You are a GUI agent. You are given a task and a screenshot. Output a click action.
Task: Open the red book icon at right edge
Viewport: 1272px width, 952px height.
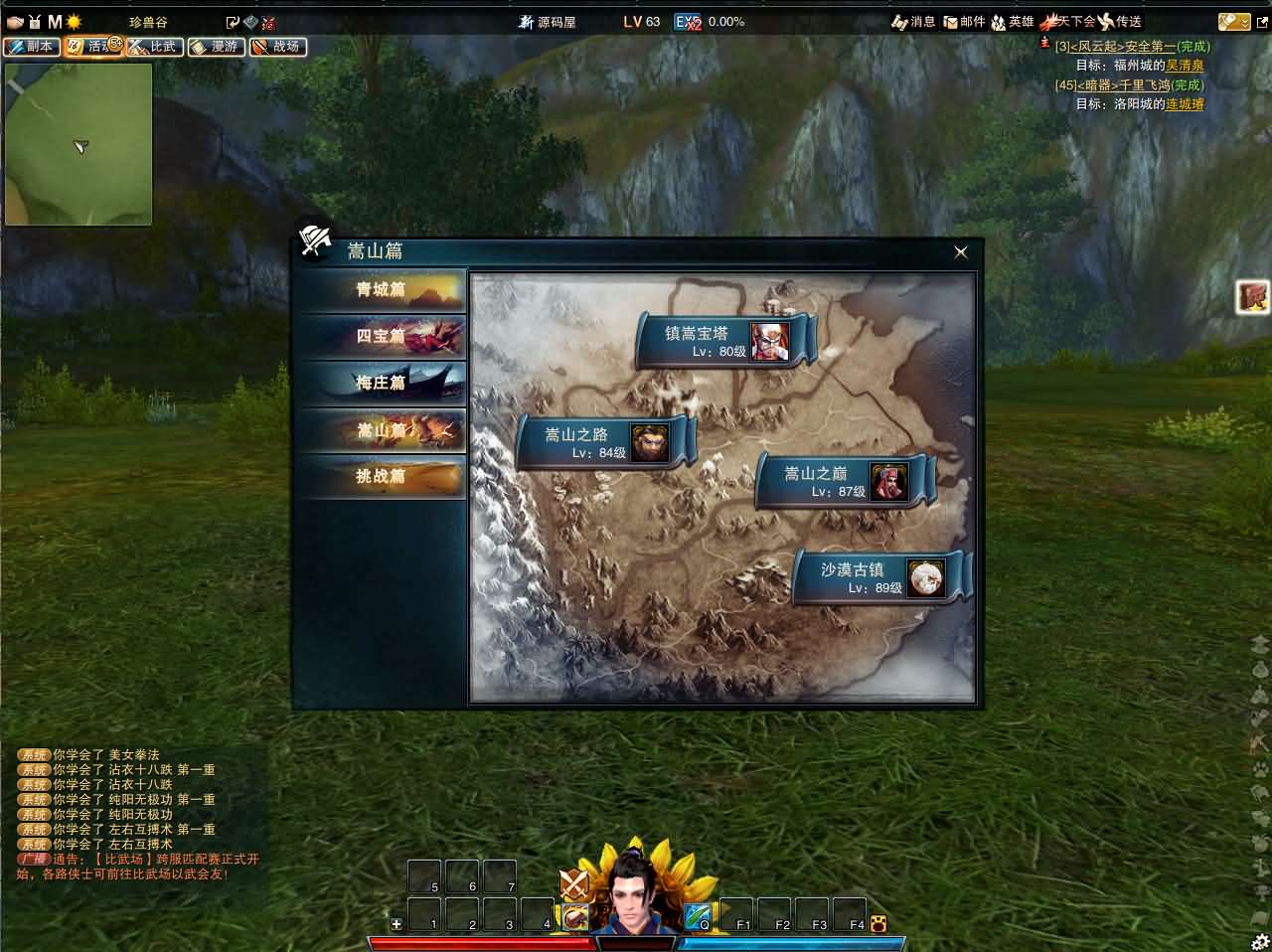pos(1252,297)
